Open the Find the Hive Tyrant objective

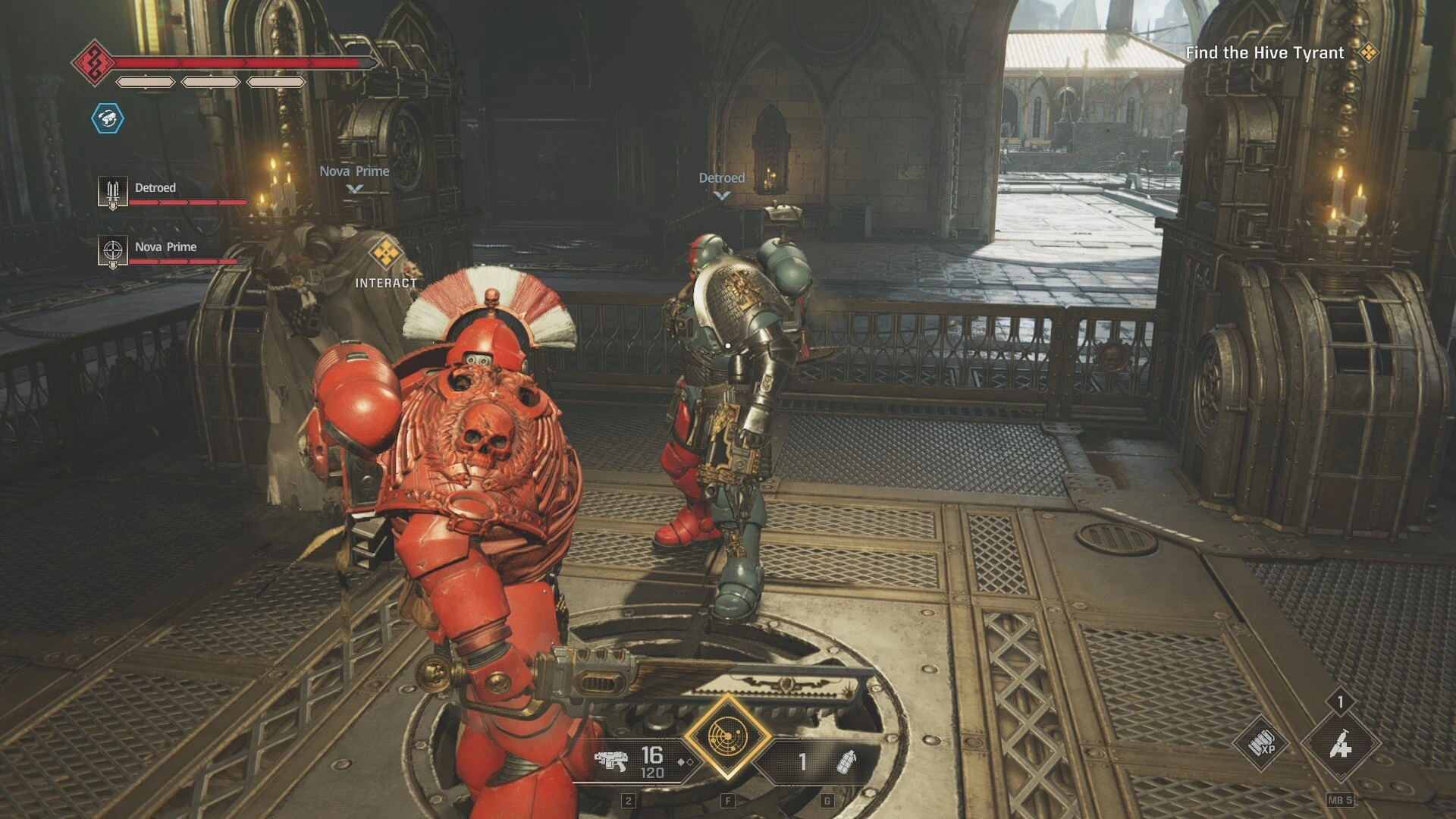(1264, 53)
